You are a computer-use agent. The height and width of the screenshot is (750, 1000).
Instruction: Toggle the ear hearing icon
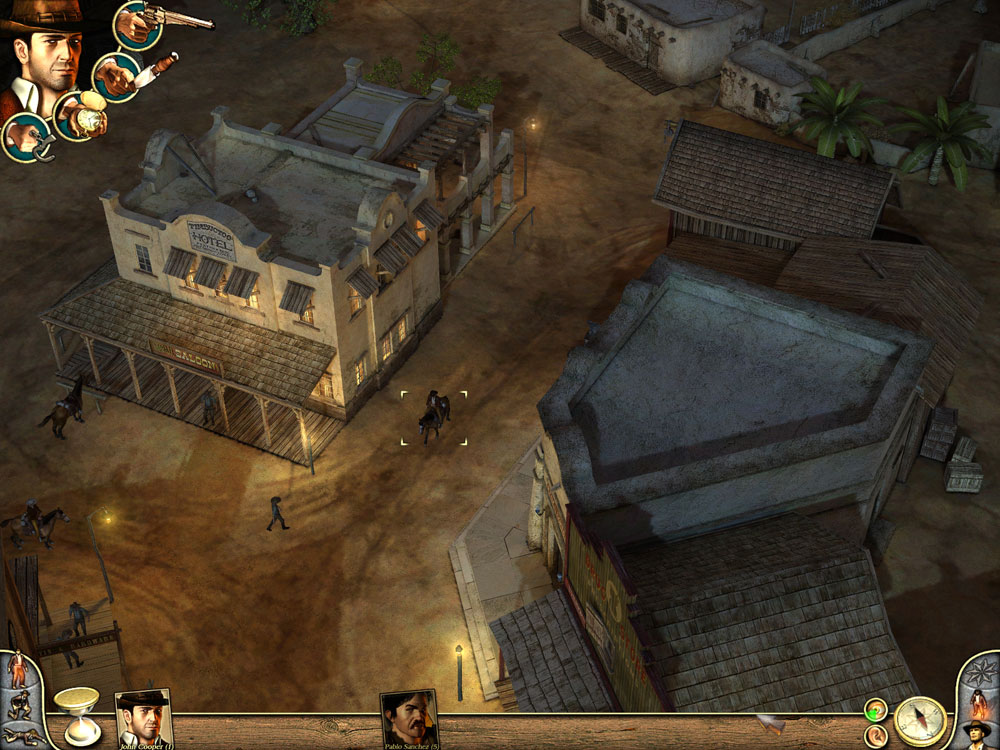pyautogui.click(x=876, y=735)
